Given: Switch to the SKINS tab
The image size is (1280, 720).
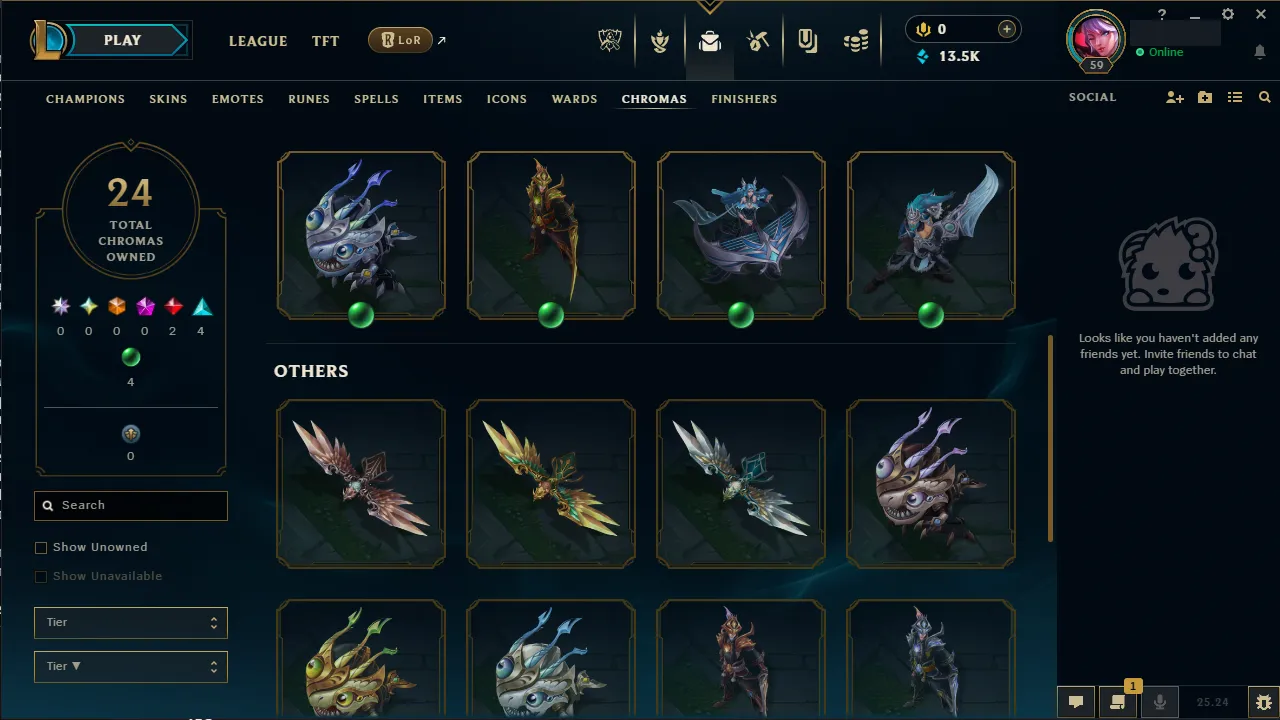Looking at the screenshot, I should pos(168,99).
